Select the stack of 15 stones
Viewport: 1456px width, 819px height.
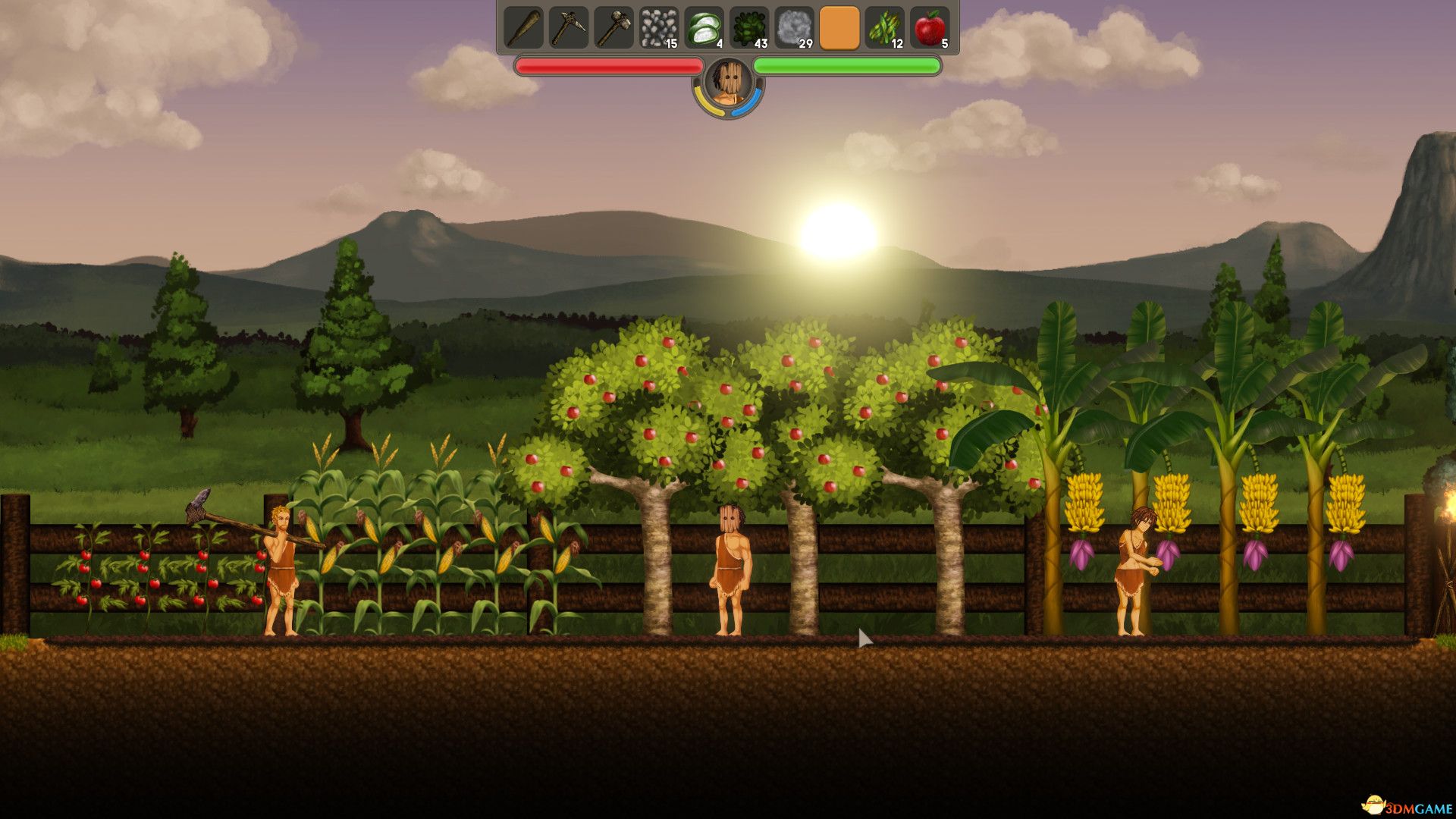click(658, 28)
